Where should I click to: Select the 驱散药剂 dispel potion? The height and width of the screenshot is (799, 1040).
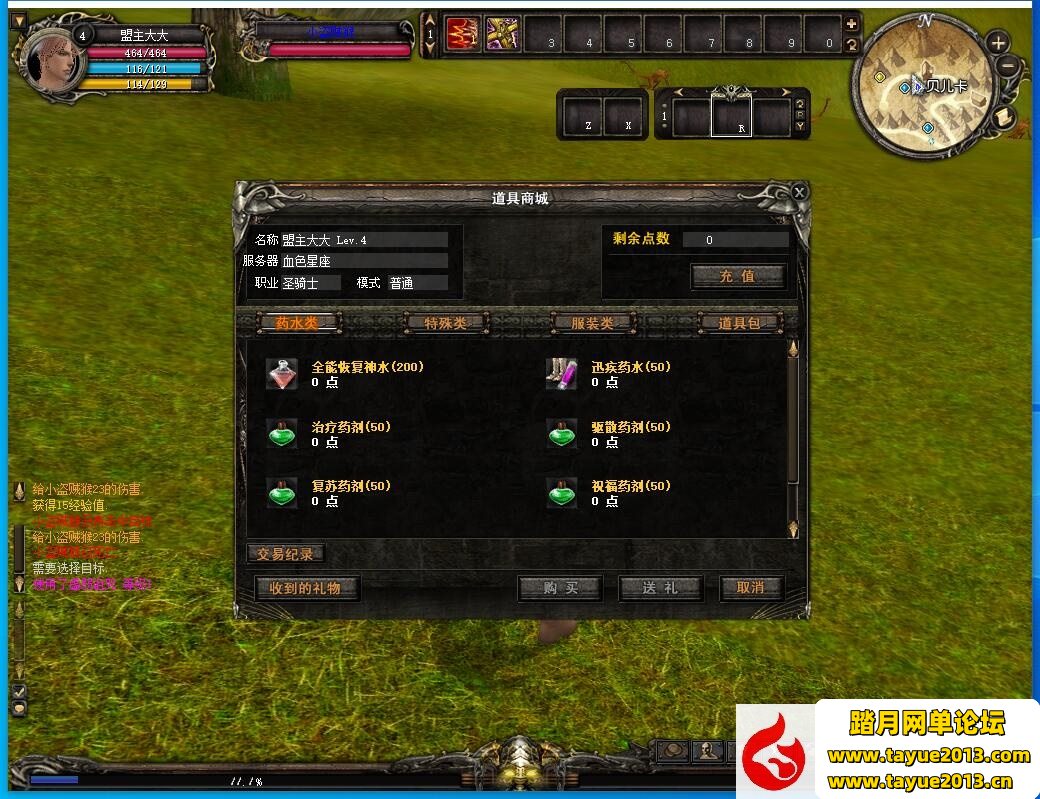(562, 434)
